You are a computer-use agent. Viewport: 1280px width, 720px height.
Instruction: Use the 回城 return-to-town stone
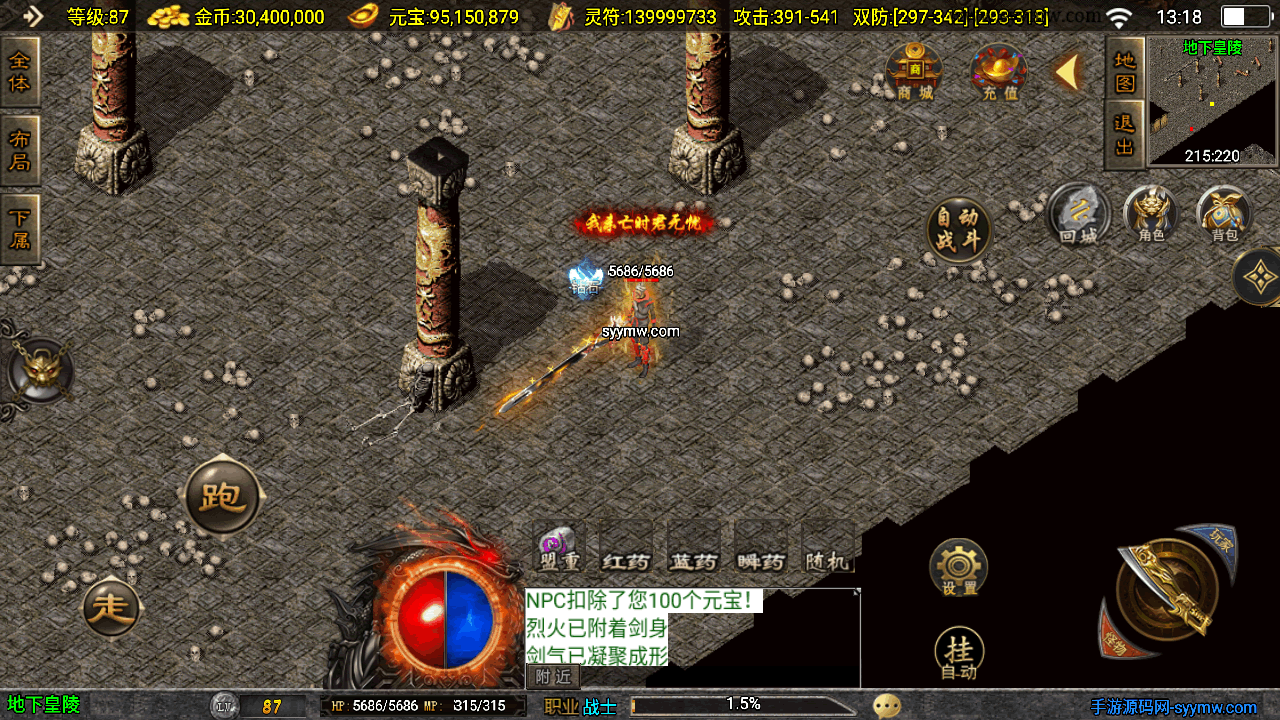pos(1079,214)
